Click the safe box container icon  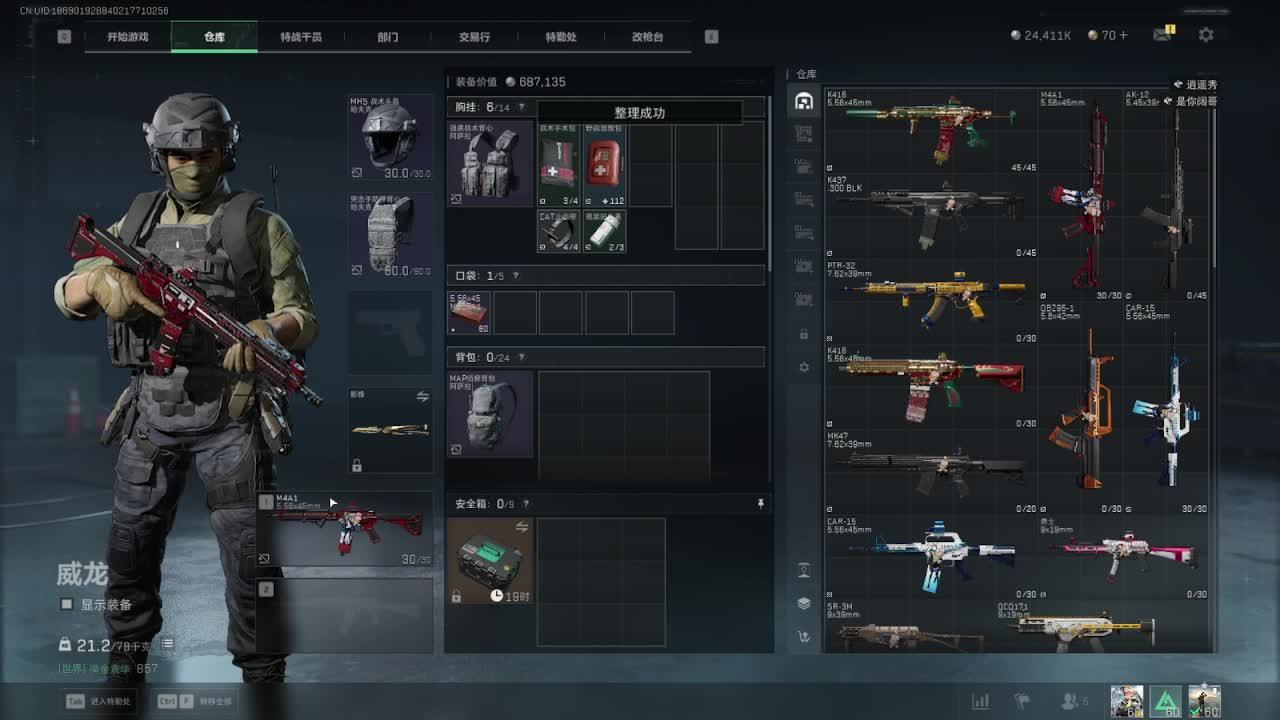click(x=490, y=560)
